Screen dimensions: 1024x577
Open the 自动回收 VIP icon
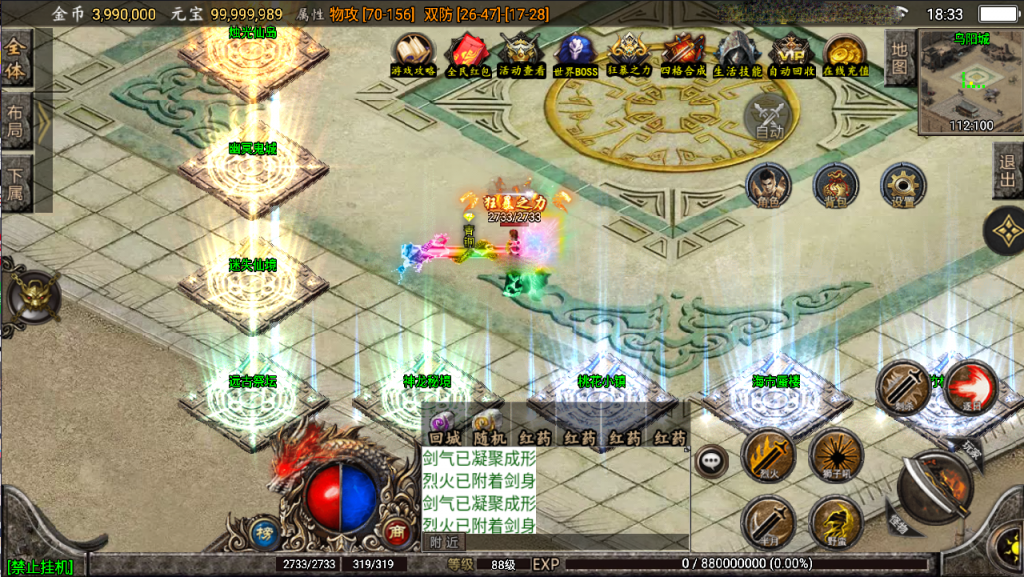tap(792, 52)
